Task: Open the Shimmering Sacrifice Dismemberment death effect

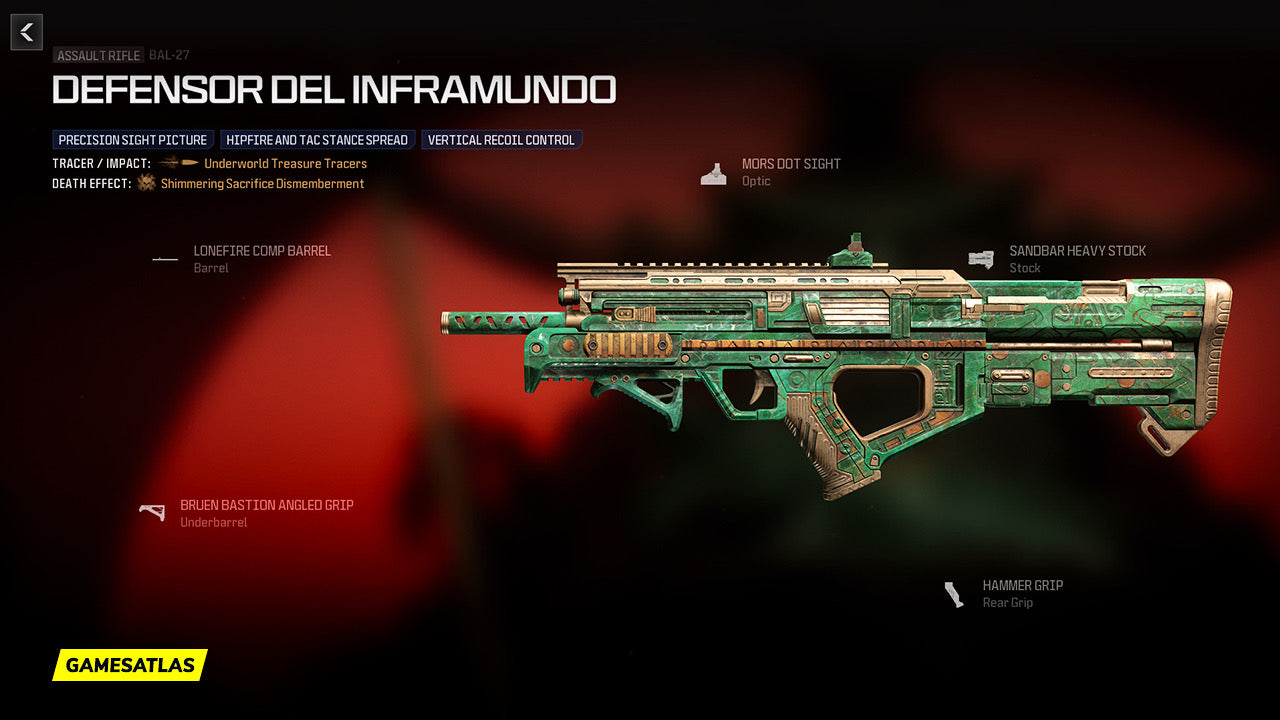Action: coord(262,184)
